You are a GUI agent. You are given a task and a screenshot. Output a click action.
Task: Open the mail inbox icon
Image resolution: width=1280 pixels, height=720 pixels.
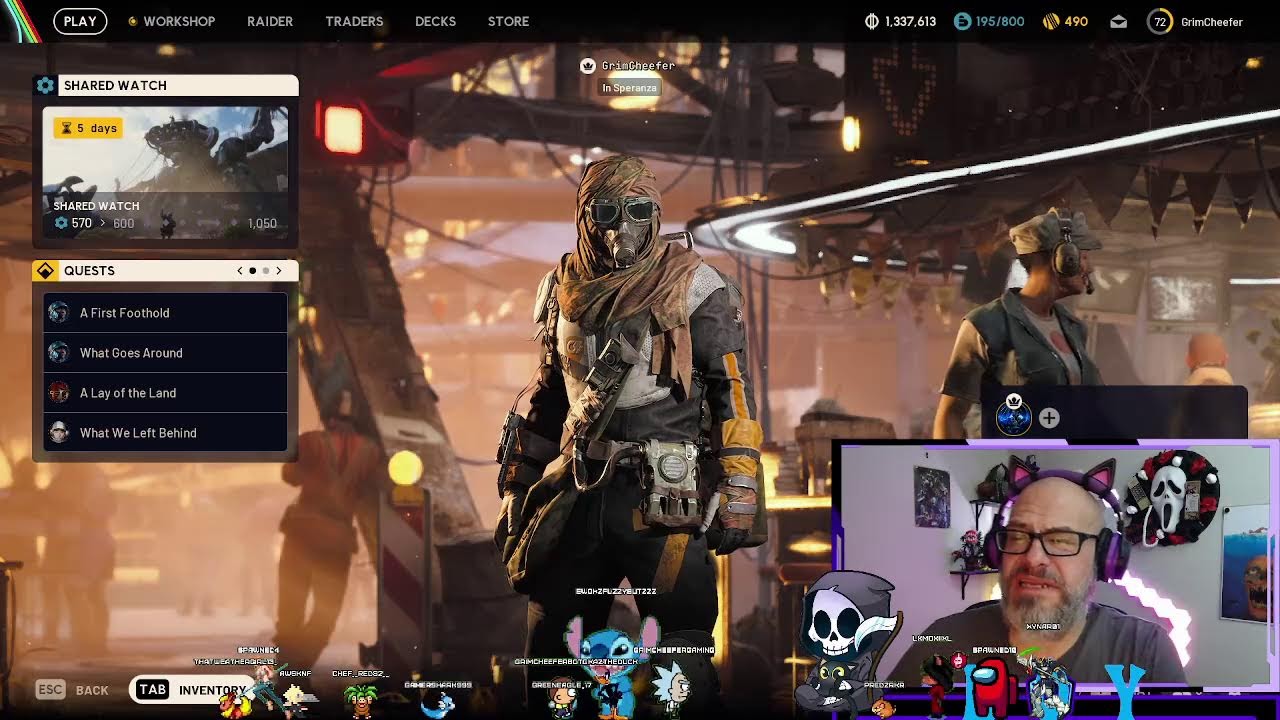1119,21
